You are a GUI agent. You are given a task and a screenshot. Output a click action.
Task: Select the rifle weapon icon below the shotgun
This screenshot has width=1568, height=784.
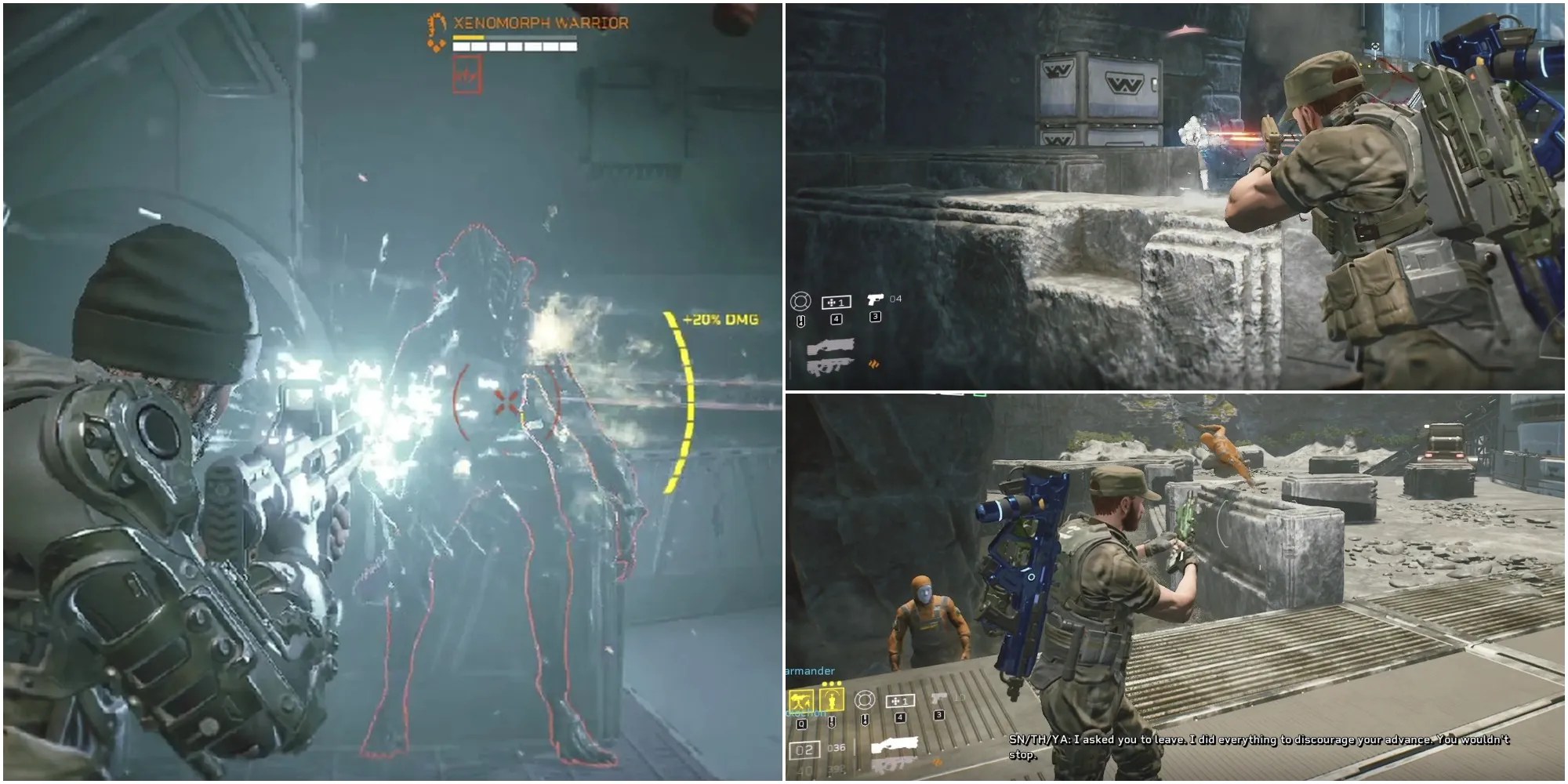tap(829, 367)
